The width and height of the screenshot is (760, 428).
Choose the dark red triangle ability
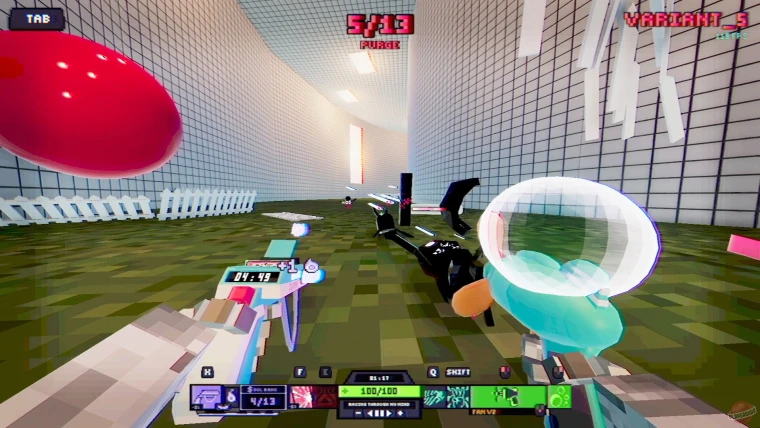[x=324, y=397]
